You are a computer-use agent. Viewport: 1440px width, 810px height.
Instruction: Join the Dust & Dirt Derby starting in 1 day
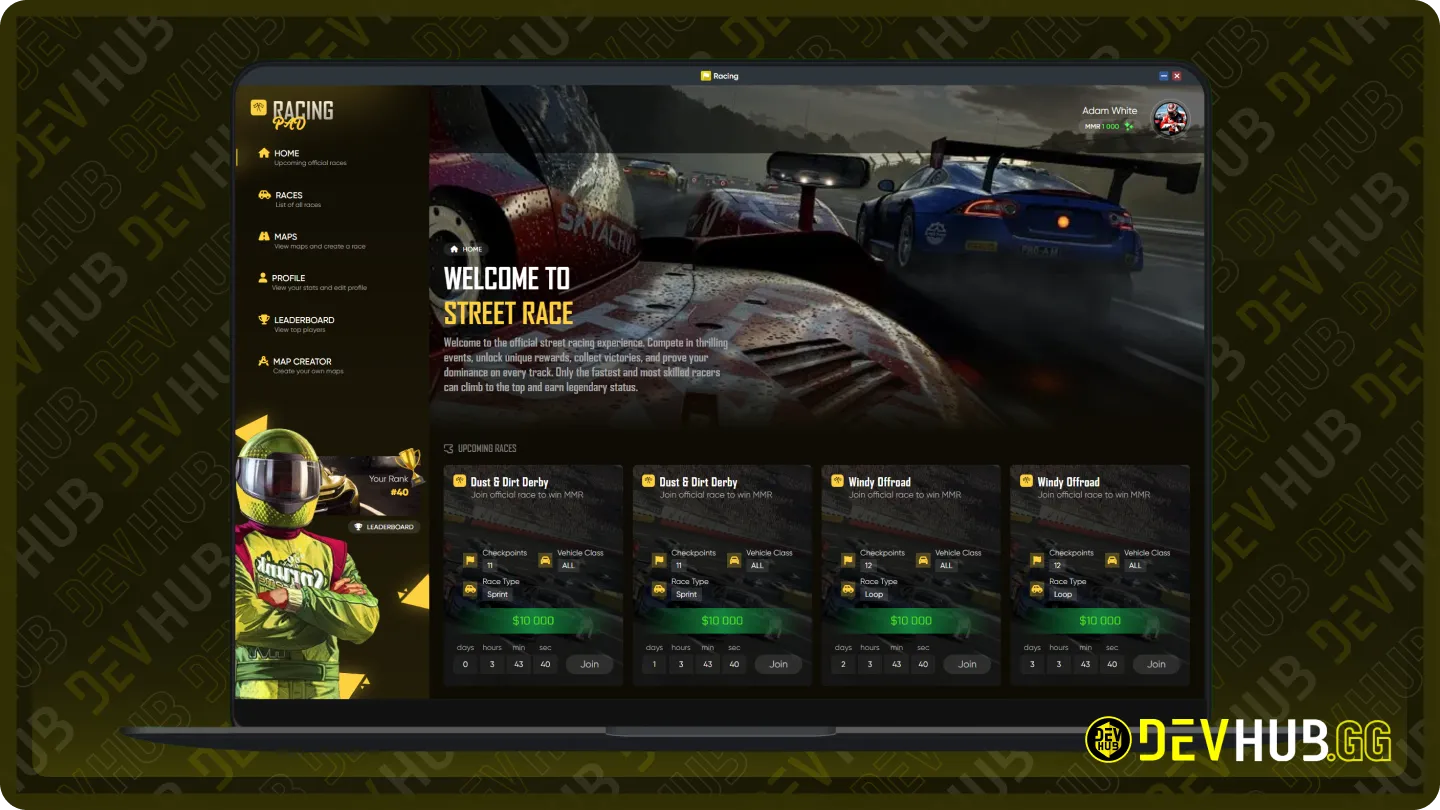[778, 664]
